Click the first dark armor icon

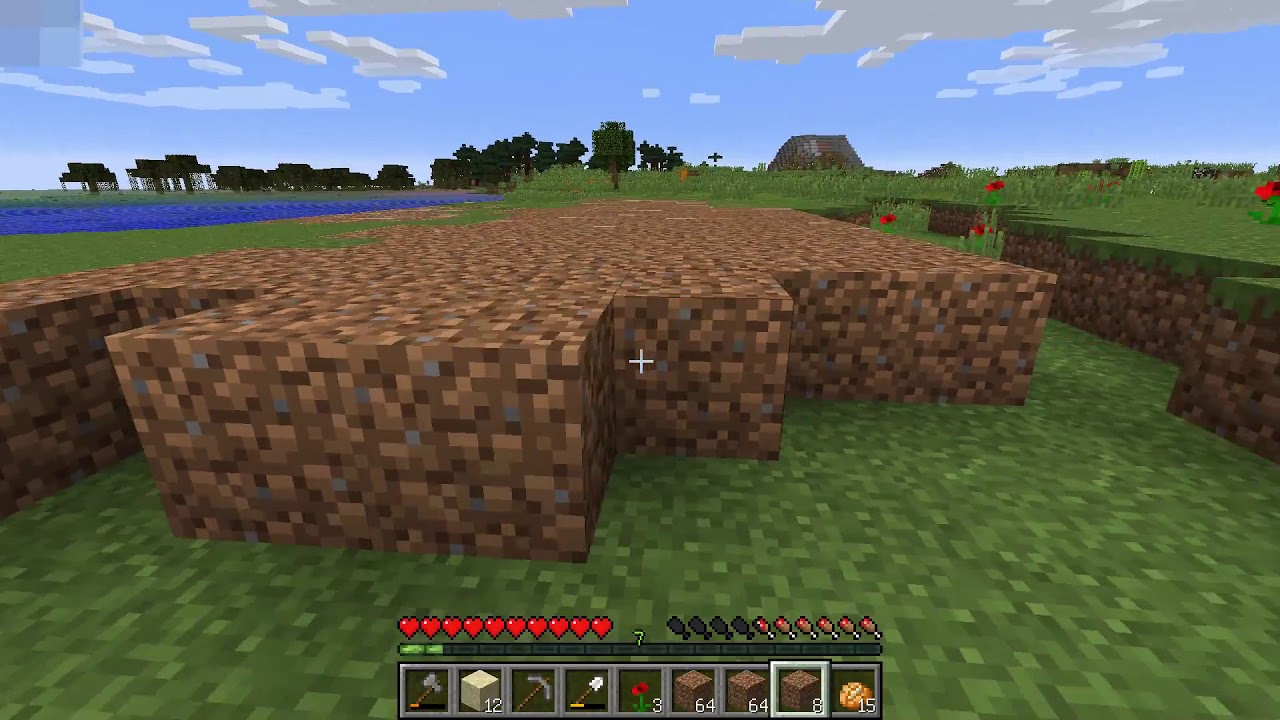pyautogui.click(x=676, y=625)
